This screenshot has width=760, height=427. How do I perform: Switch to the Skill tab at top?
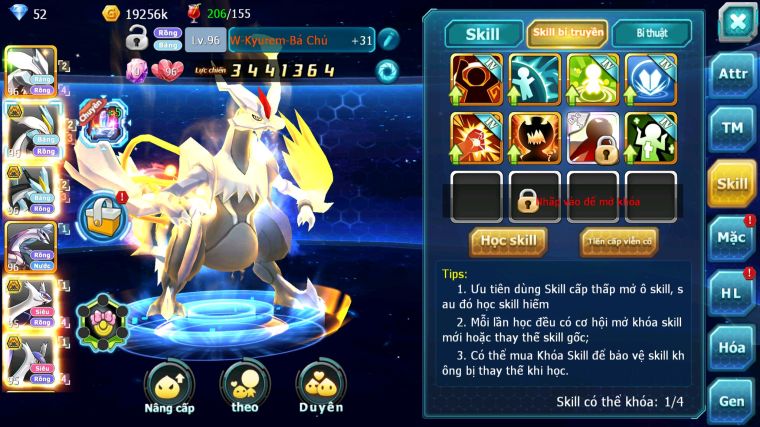tap(484, 34)
